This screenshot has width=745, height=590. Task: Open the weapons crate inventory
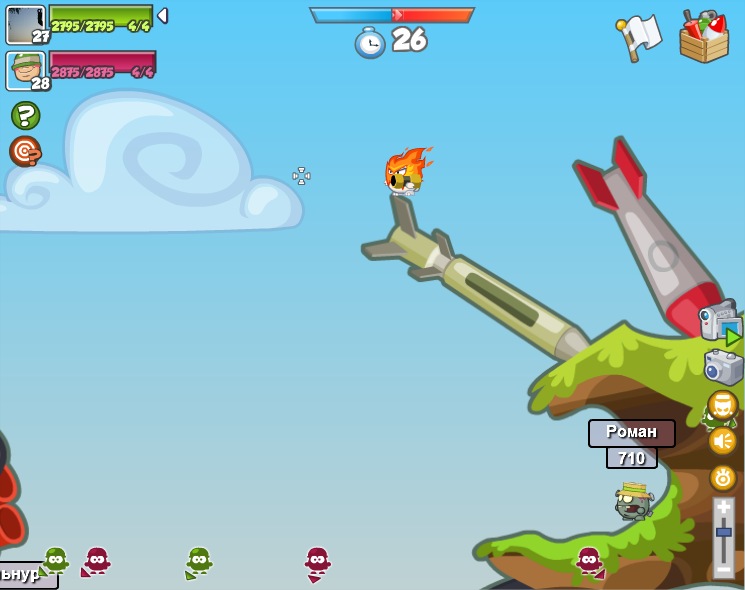(x=703, y=38)
